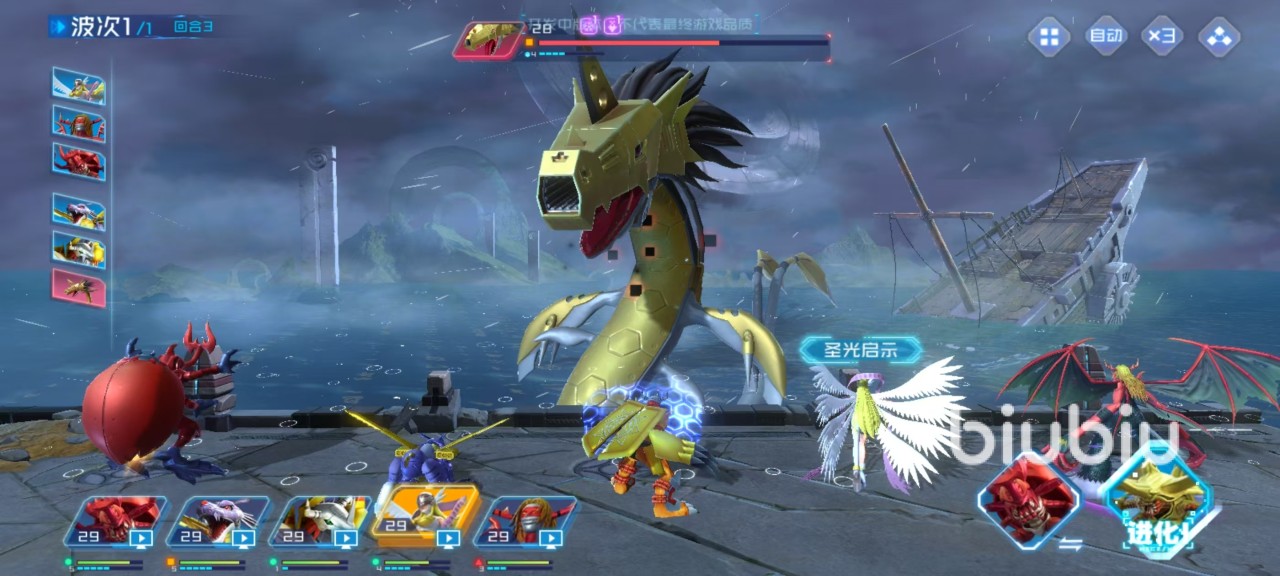Tap the 圣光启示 skill name label
Image resolution: width=1280 pixels, height=576 pixels.
point(860,349)
